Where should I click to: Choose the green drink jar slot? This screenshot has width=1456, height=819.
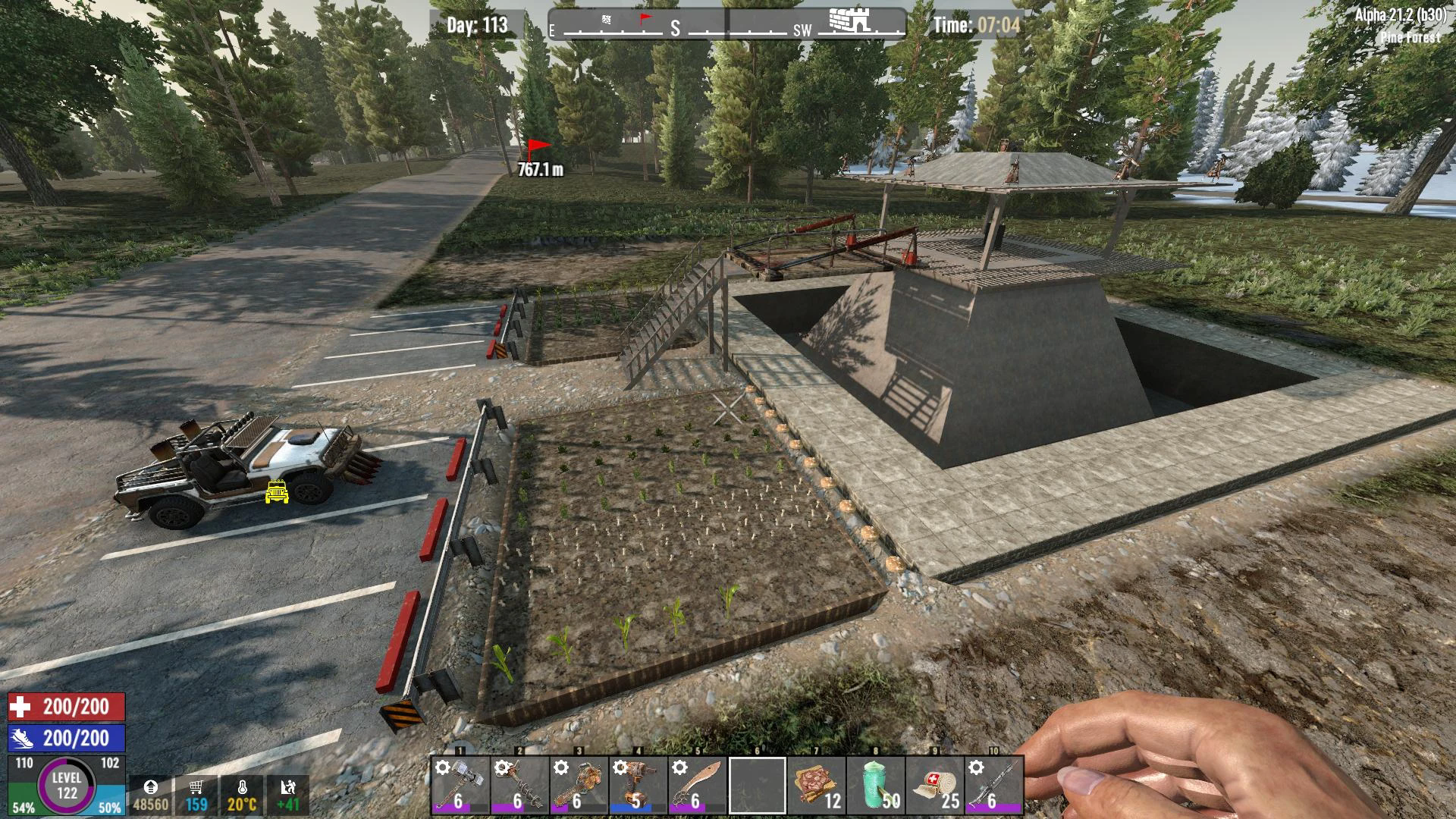874,786
